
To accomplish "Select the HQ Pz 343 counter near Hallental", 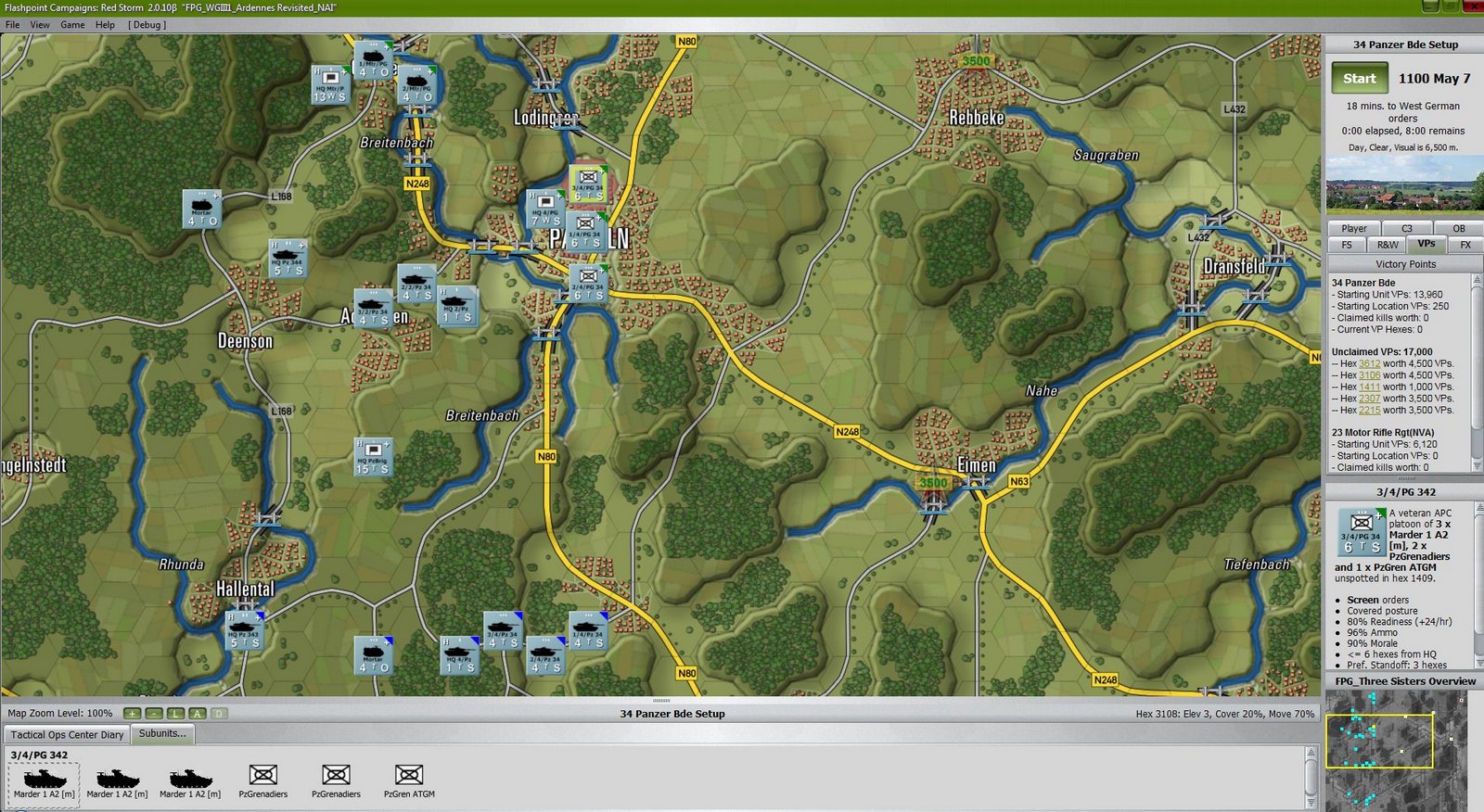I will coord(244,631).
